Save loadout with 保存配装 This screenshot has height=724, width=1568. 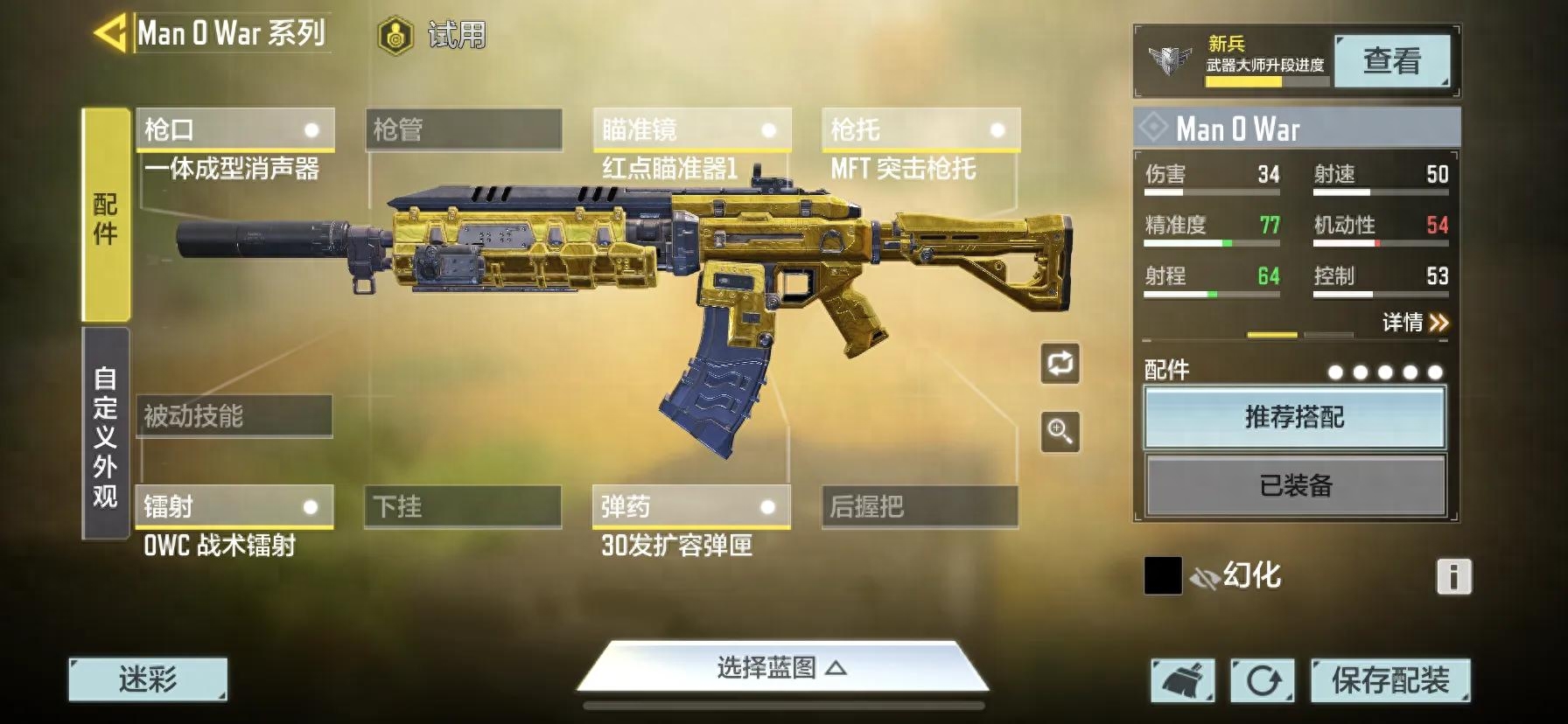[x=1389, y=680]
